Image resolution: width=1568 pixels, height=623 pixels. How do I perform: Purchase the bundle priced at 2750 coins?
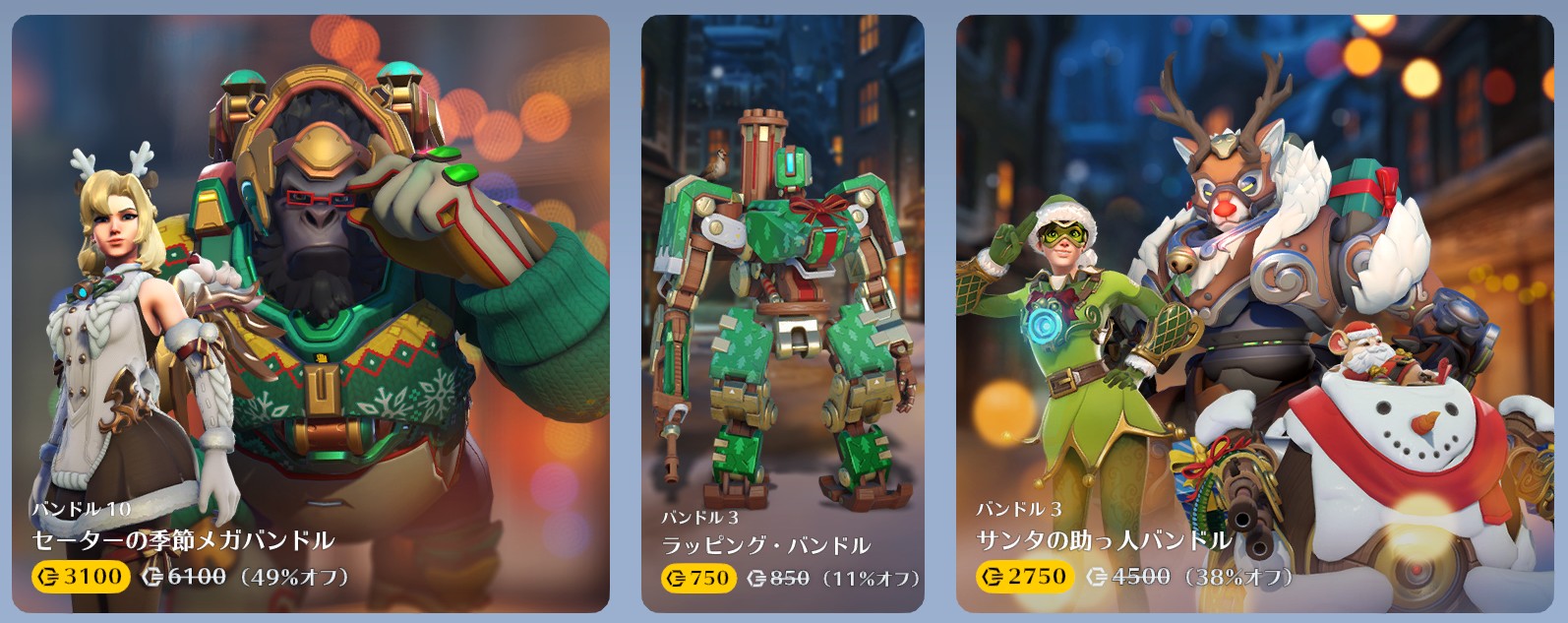click(x=1025, y=577)
